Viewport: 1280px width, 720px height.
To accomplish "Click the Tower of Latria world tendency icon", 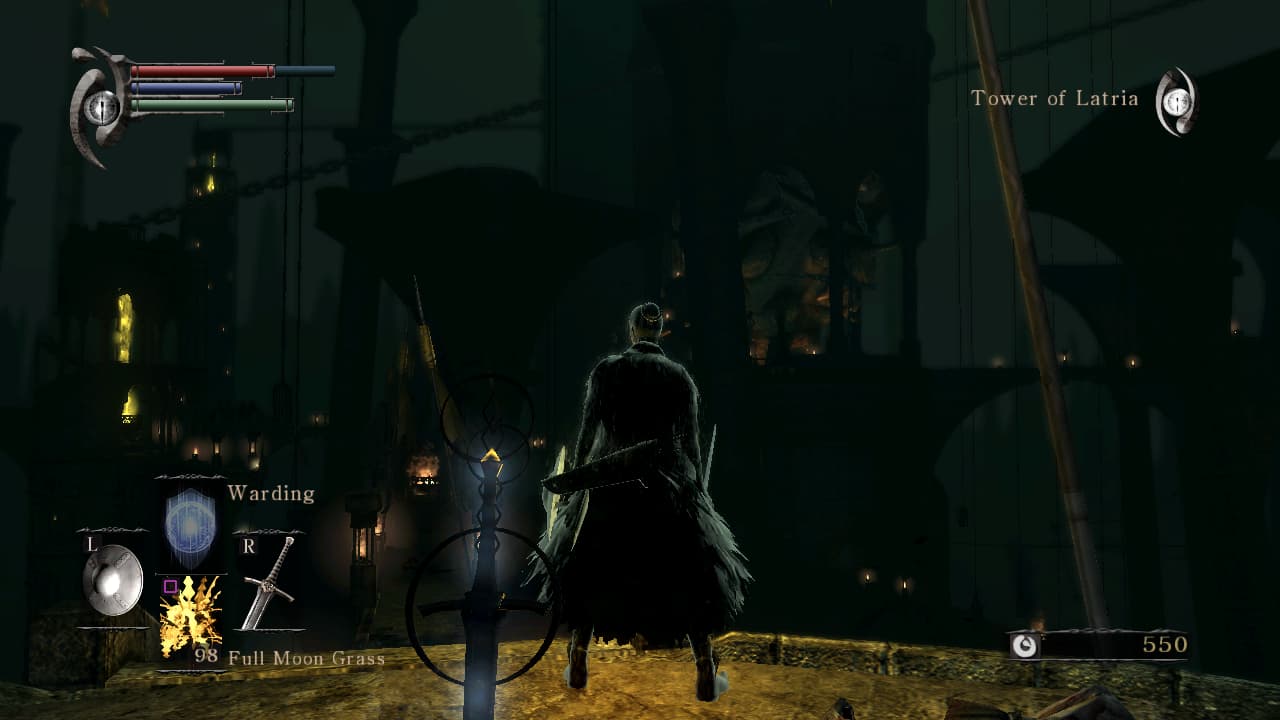I will (x=1177, y=101).
